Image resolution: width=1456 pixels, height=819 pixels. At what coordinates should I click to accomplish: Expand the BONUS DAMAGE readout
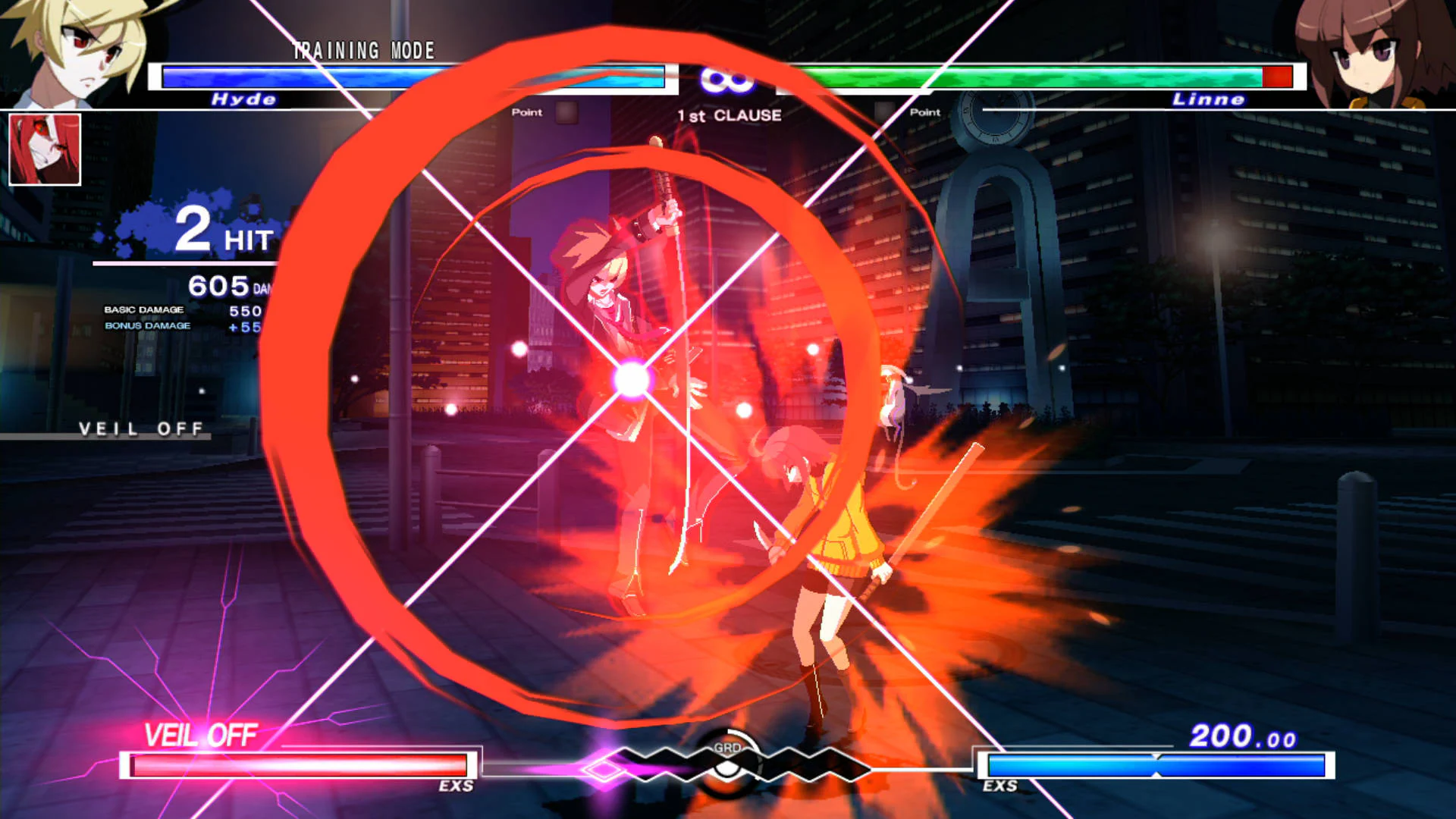pyautogui.click(x=148, y=327)
